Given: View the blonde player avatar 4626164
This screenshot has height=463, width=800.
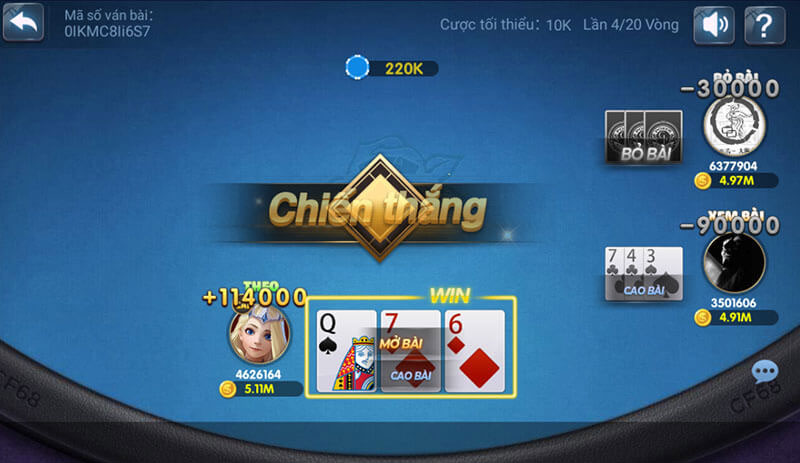Looking at the screenshot, I should pos(260,334).
